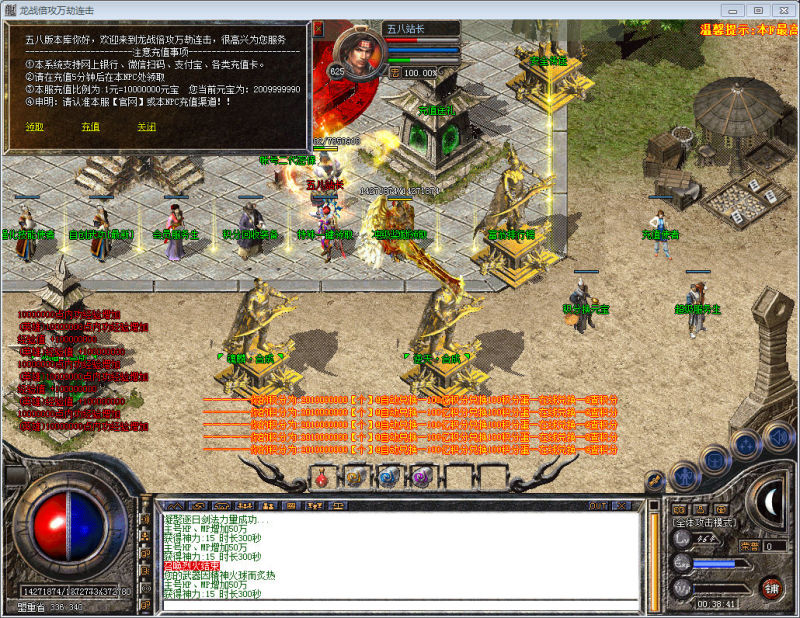Use the yellow scroll quick slot item
800x618 pixels.
[354, 478]
